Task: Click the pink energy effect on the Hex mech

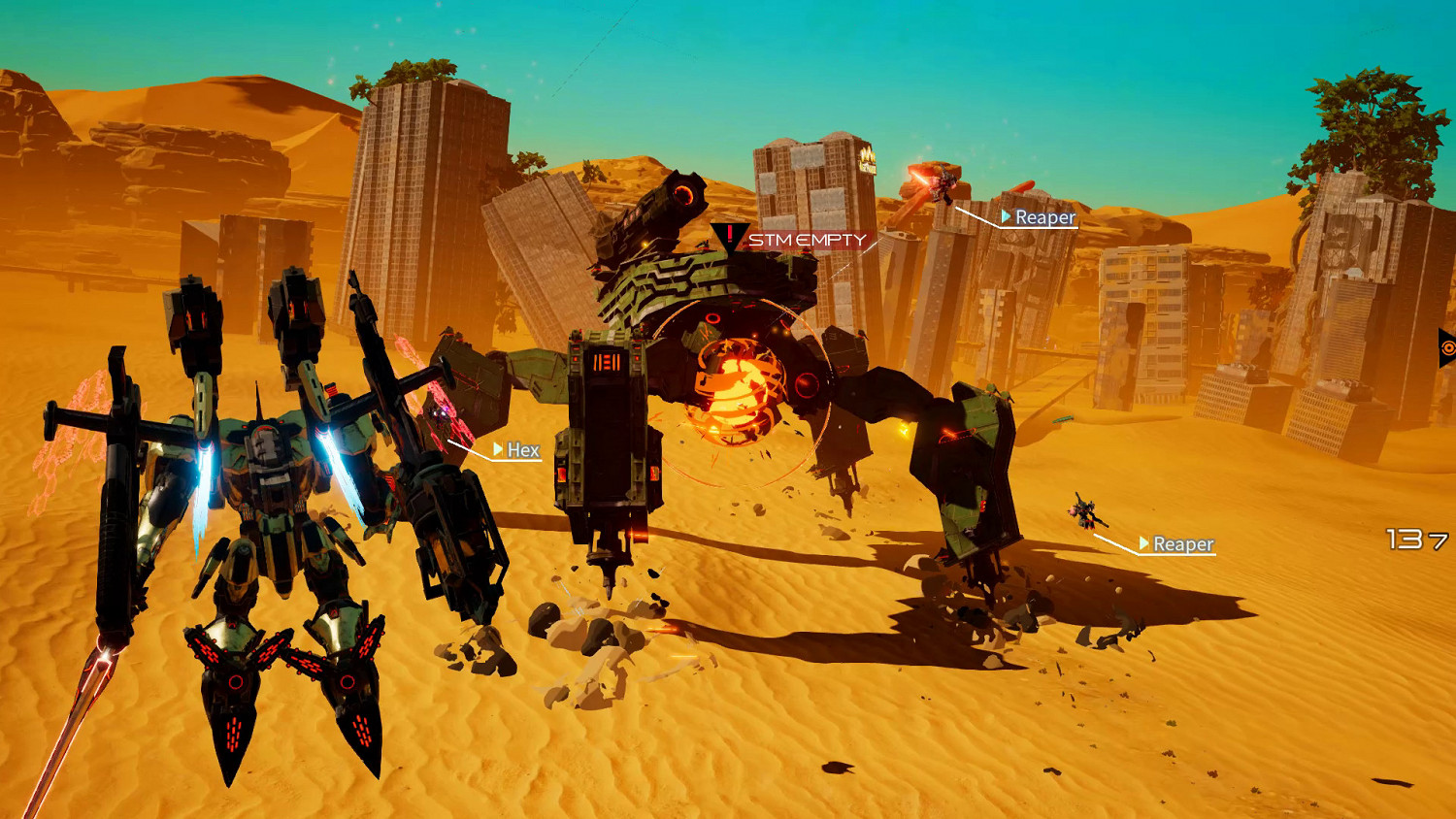Action: click(x=443, y=412)
